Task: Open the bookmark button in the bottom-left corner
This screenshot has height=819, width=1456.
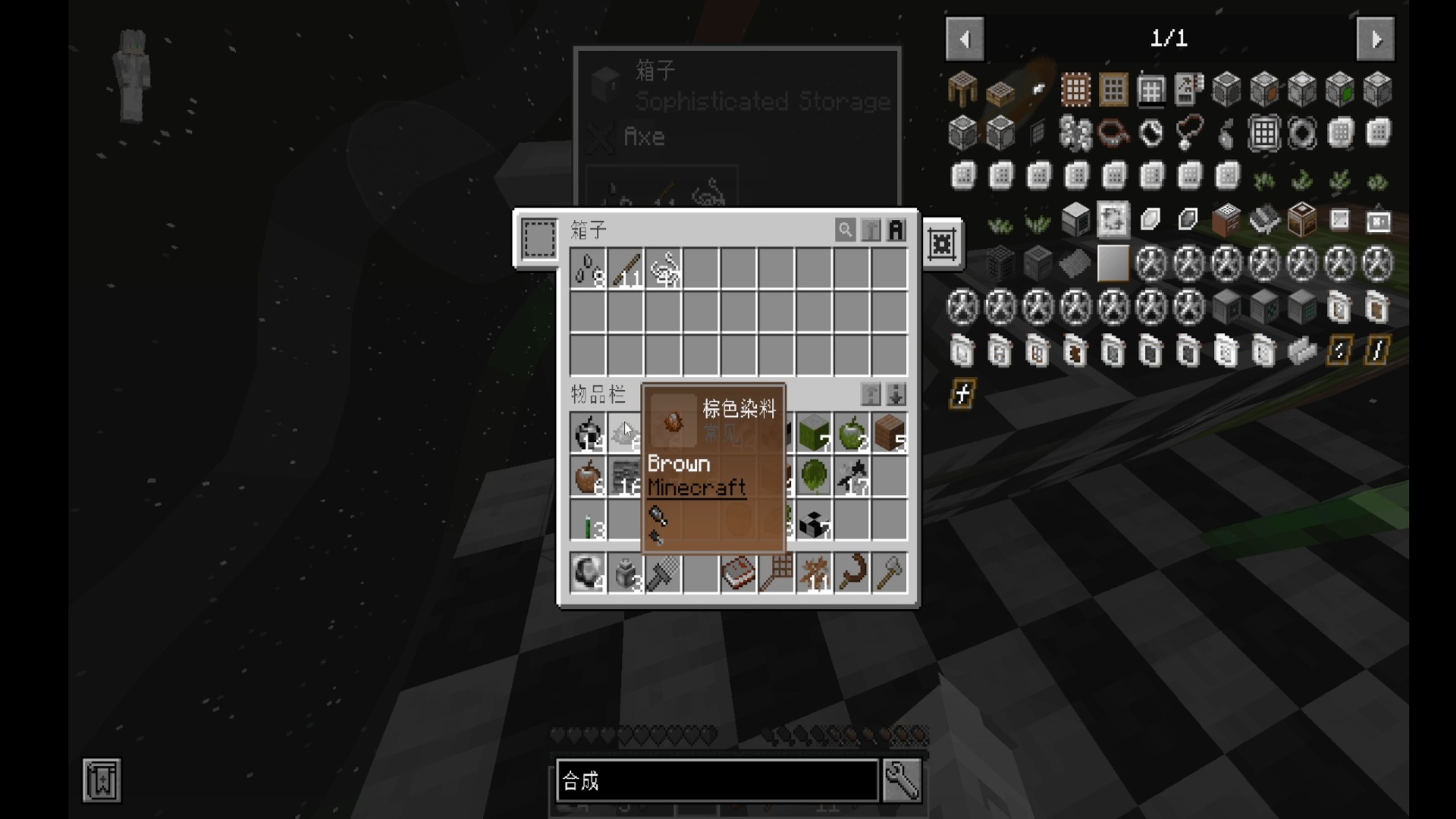Action: tap(102, 780)
